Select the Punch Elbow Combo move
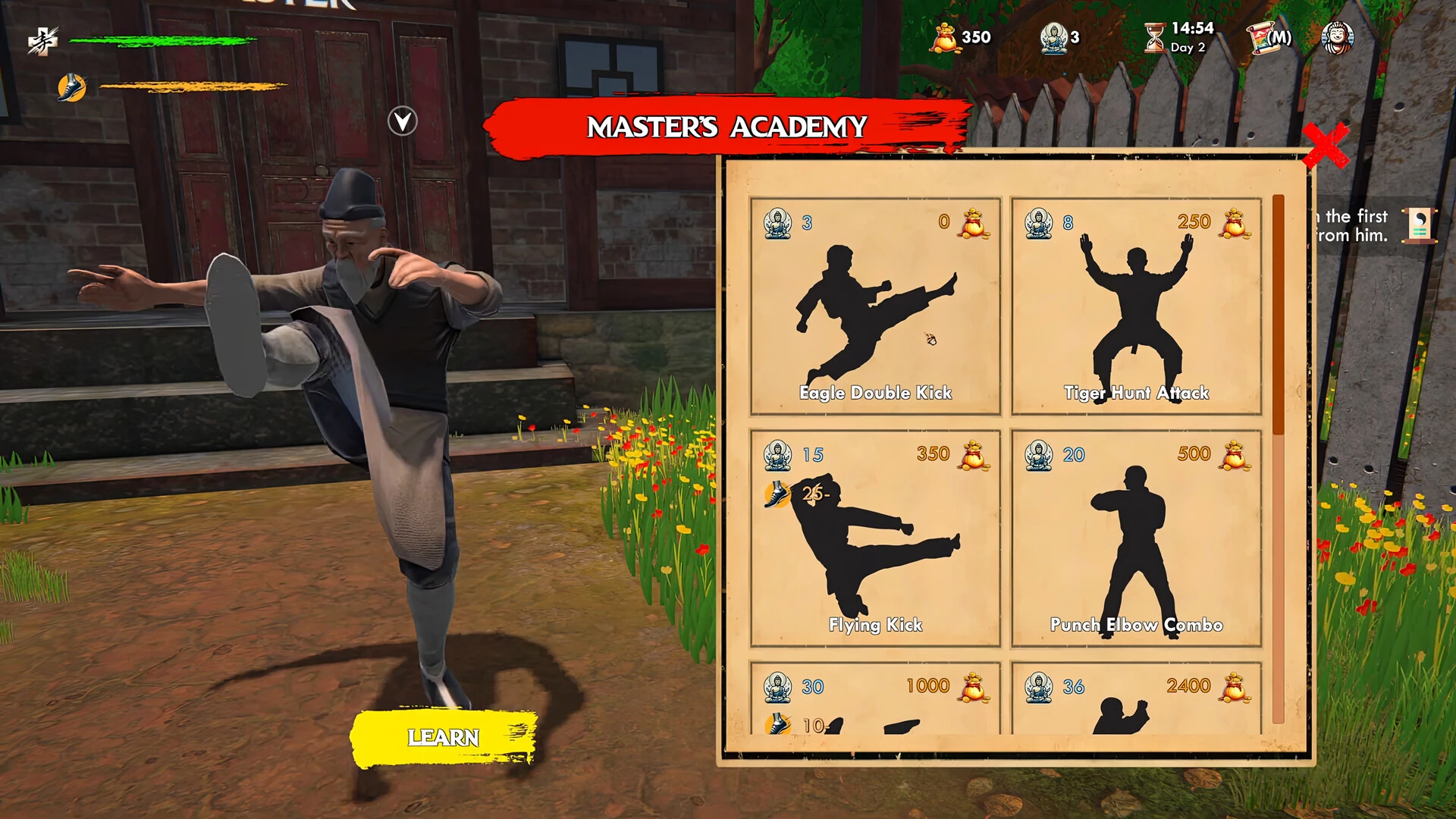 tap(1136, 538)
